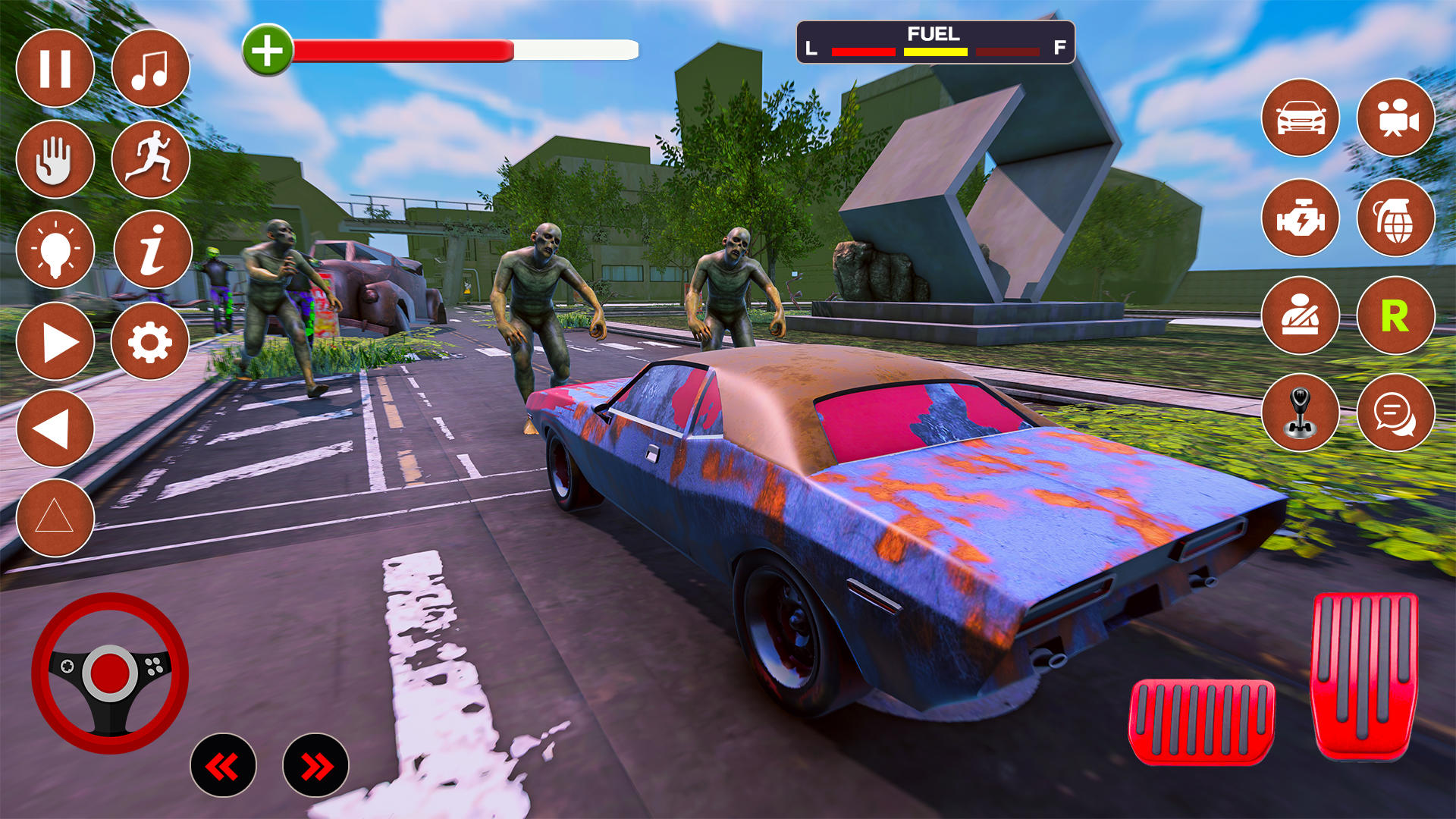Start the car engine
Image resolution: width=1456 pixels, height=819 pixels.
click(1301, 220)
